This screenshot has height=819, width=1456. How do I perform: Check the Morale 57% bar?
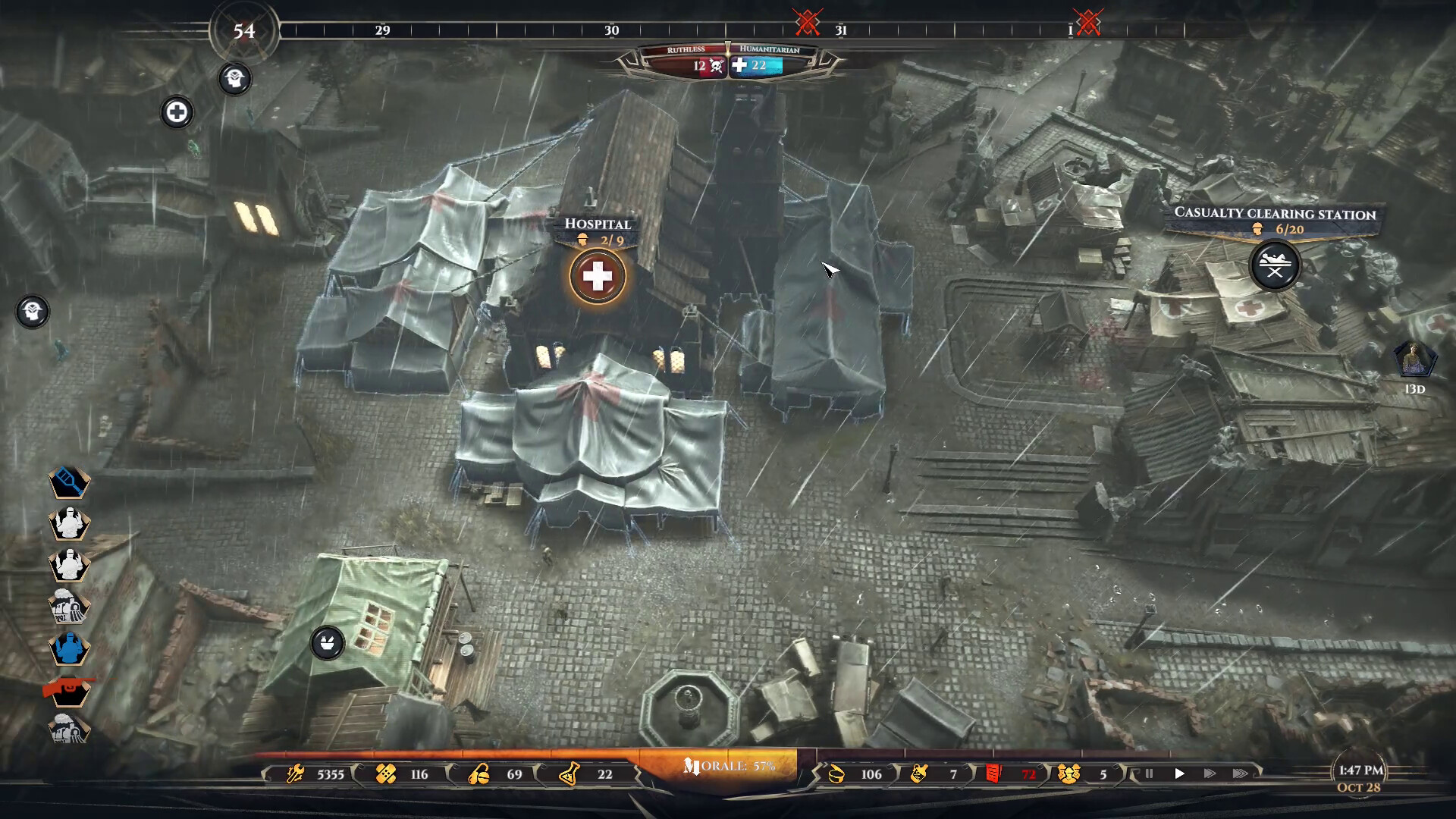point(728,767)
